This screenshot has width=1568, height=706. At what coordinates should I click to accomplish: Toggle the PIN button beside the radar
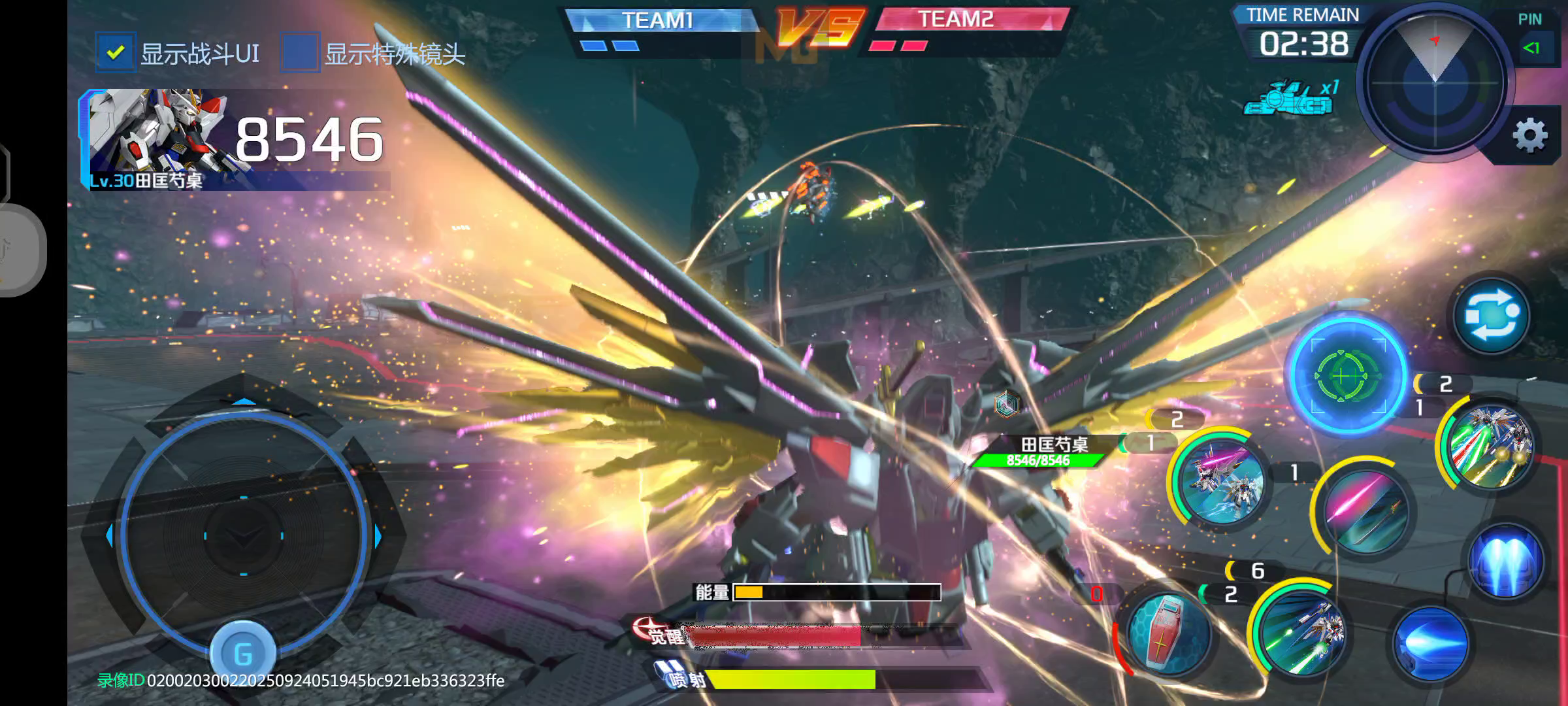[1531, 47]
